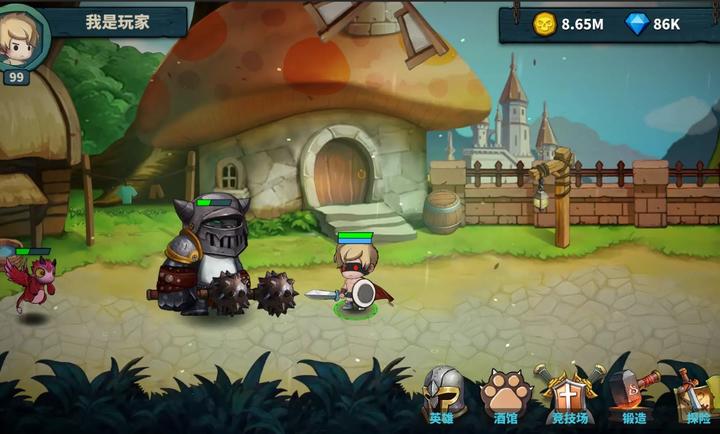Click the gold coin currency icon
720x434 pixels.
(x=544, y=24)
